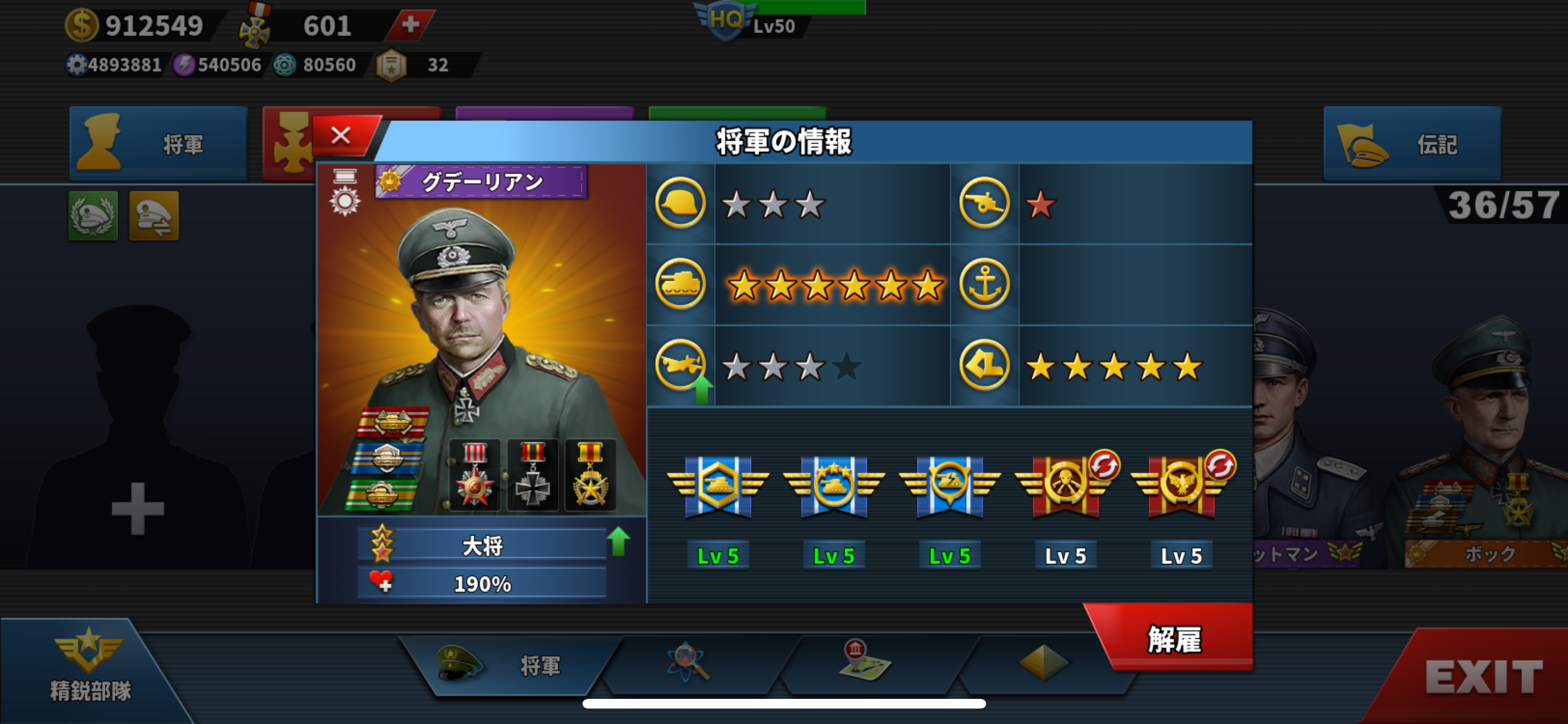Select the red skull skill badge
The image size is (1568, 724).
[1065, 486]
